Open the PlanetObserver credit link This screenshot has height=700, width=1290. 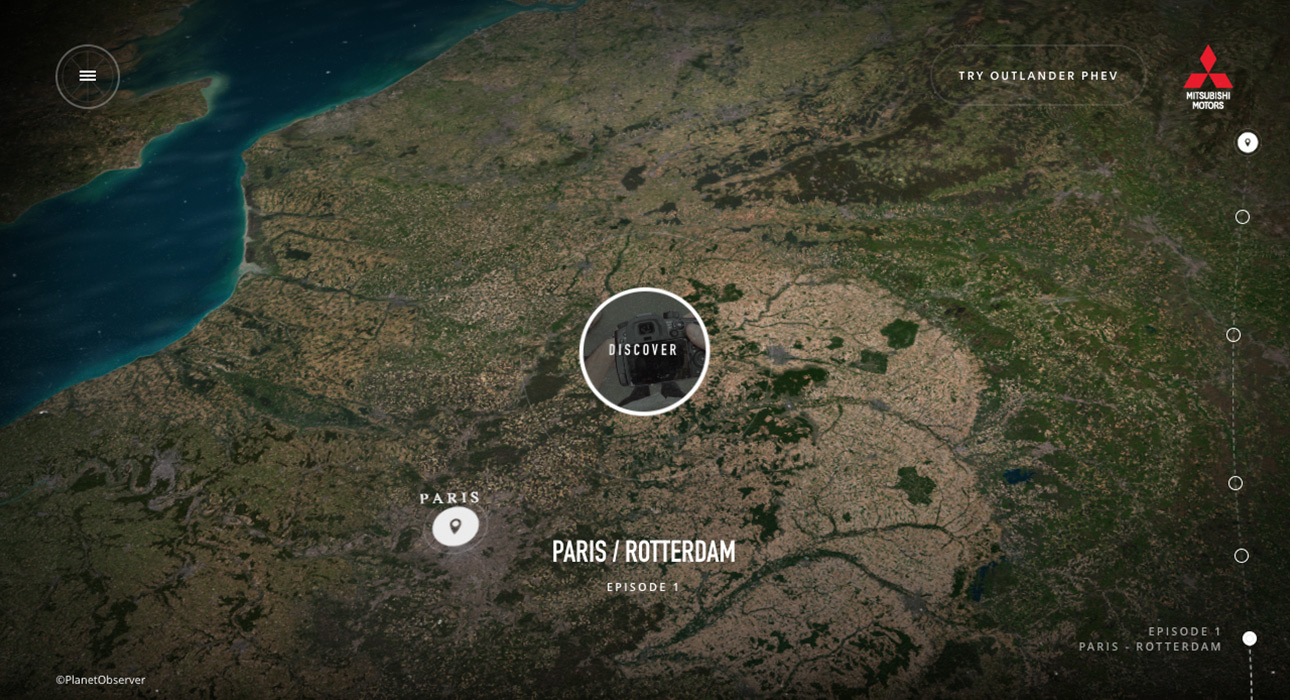(x=101, y=680)
